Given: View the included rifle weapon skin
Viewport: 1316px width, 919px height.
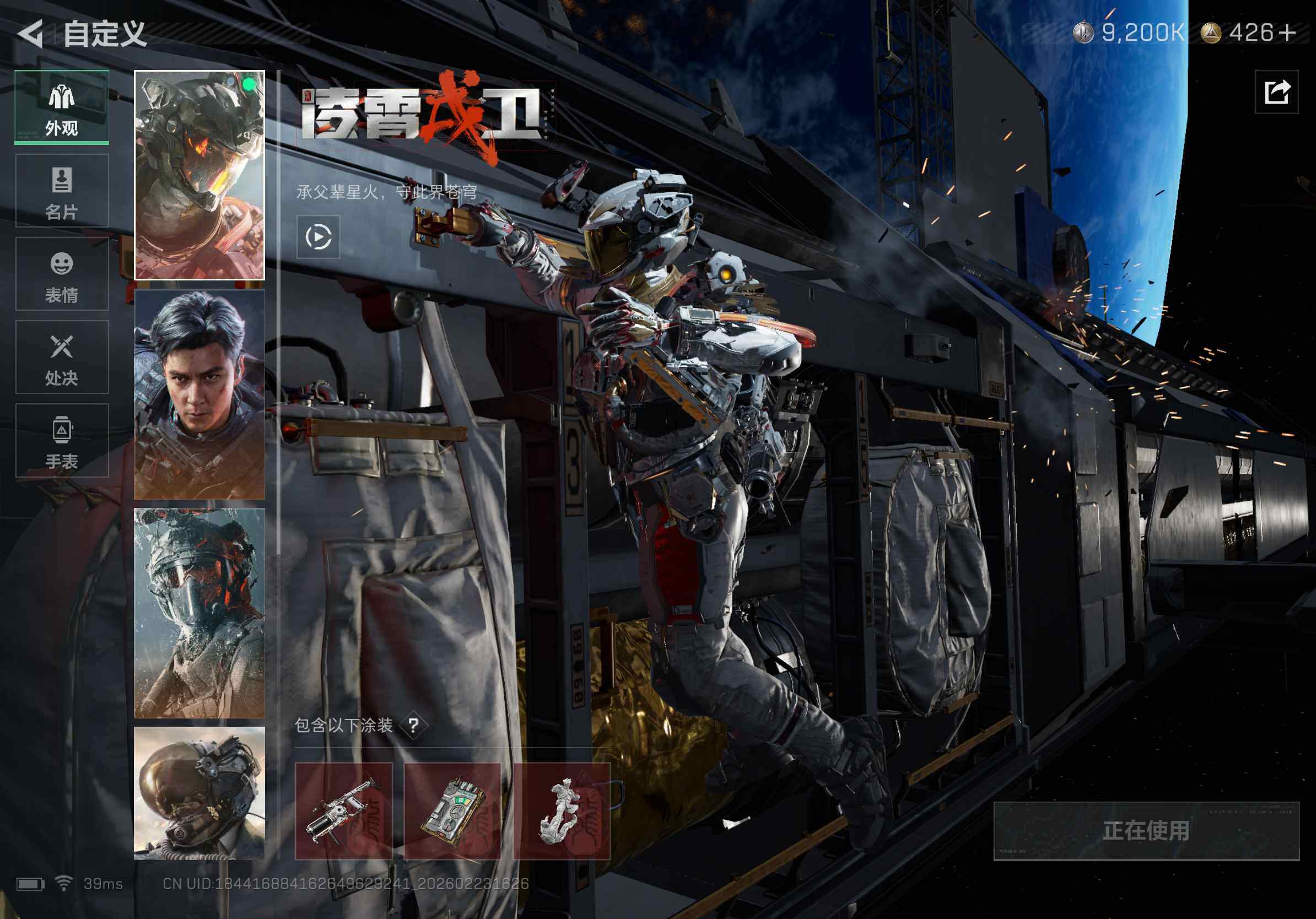Looking at the screenshot, I should coord(343,810).
